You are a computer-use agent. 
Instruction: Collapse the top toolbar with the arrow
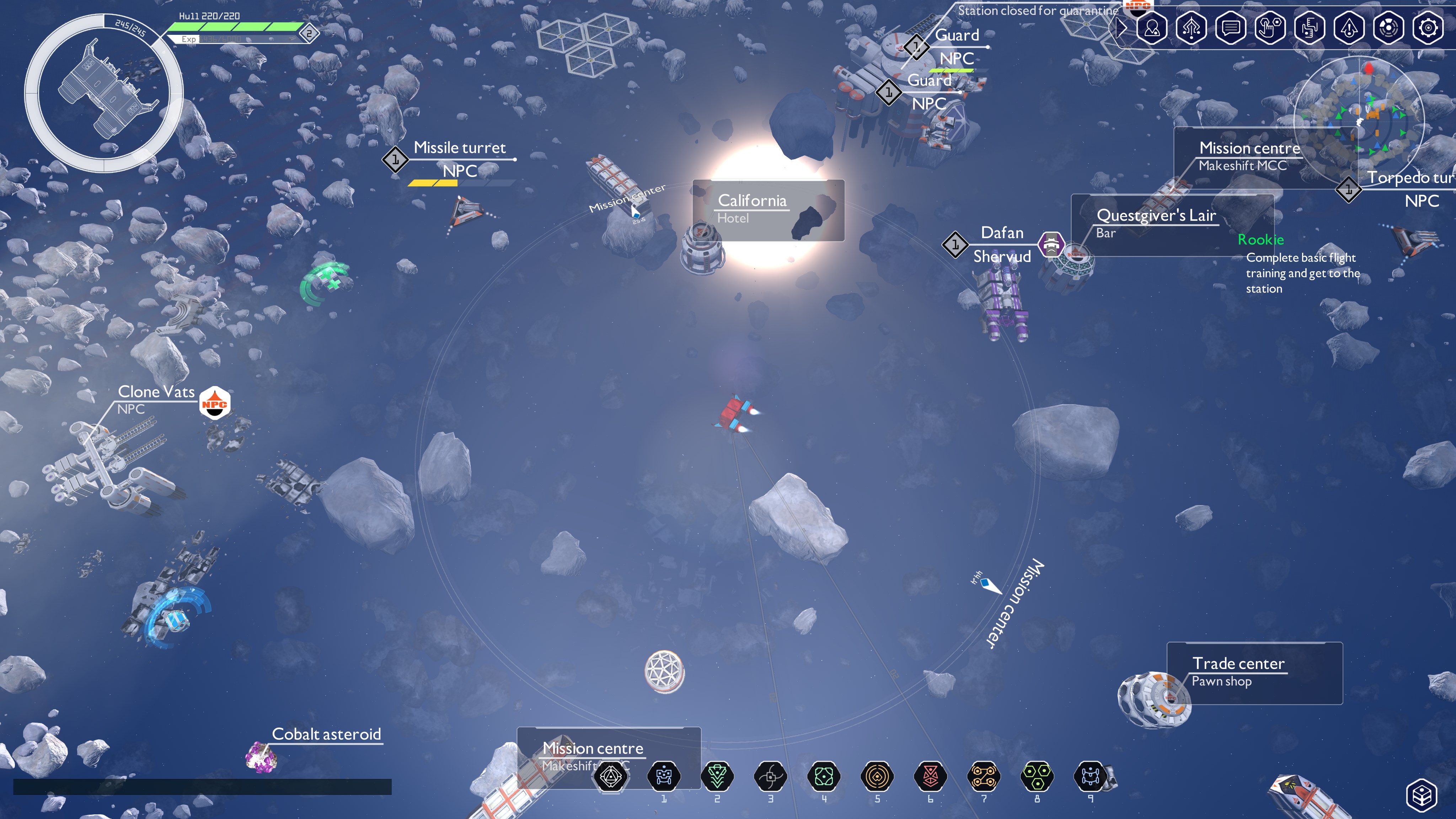coord(1121,28)
